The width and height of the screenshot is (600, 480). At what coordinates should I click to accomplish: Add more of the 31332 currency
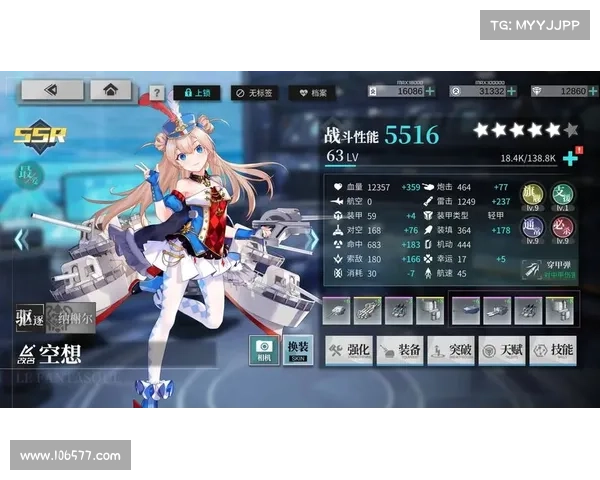coord(511,91)
